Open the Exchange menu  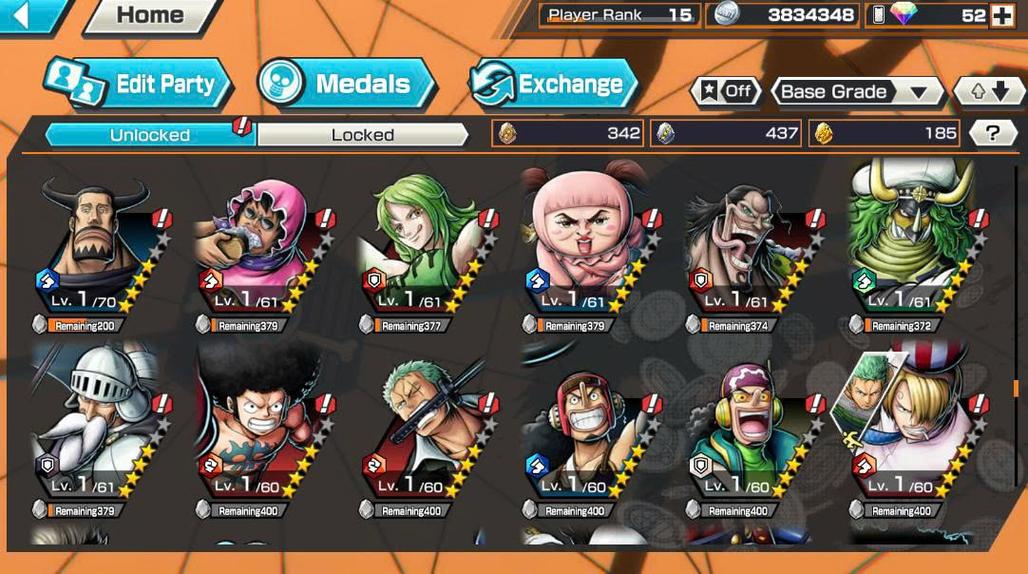click(x=556, y=84)
